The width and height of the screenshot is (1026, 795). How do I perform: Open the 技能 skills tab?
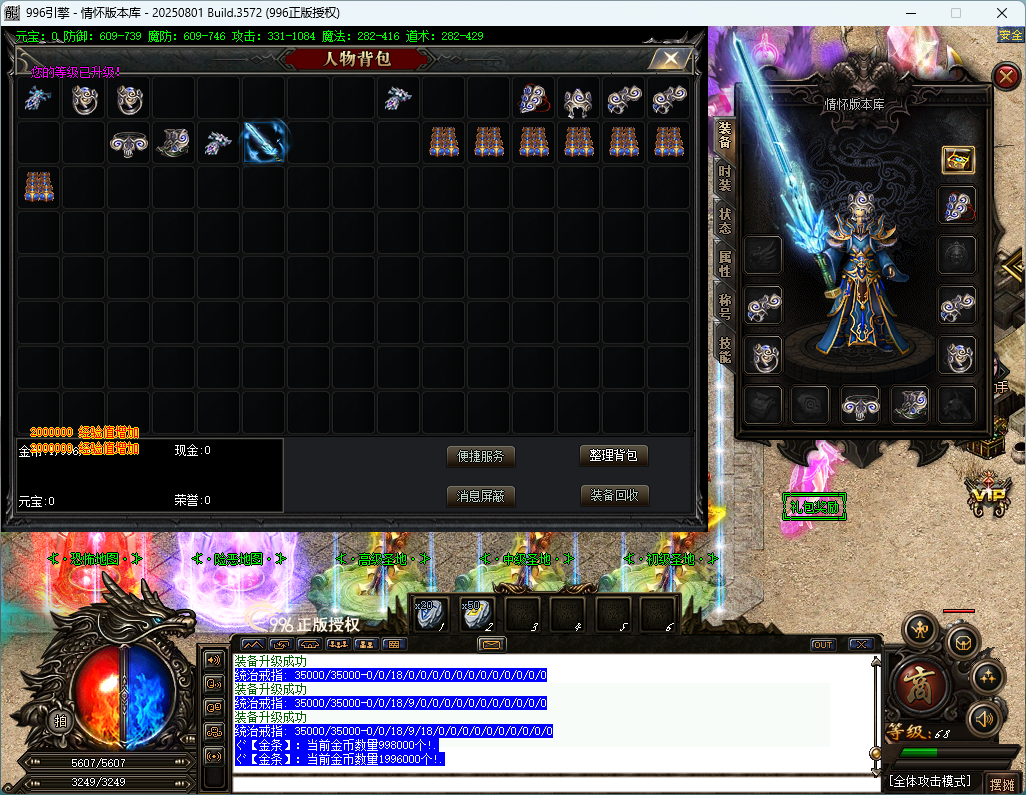click(x=724, y=348)
